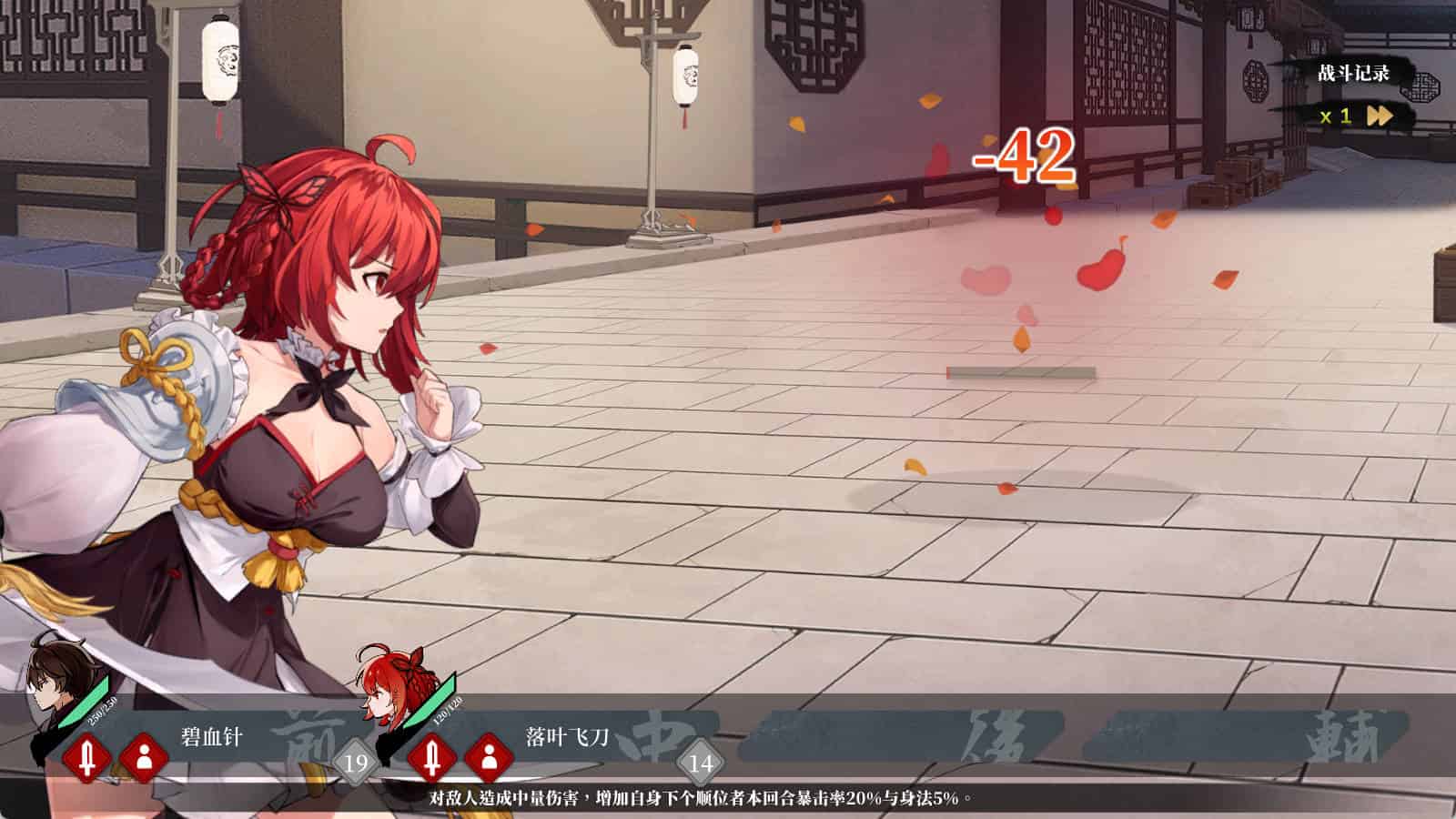Viewport: 1456px width, 819px height.
Task: Choose the 落叶飞刀 skill
Action: 566,736
